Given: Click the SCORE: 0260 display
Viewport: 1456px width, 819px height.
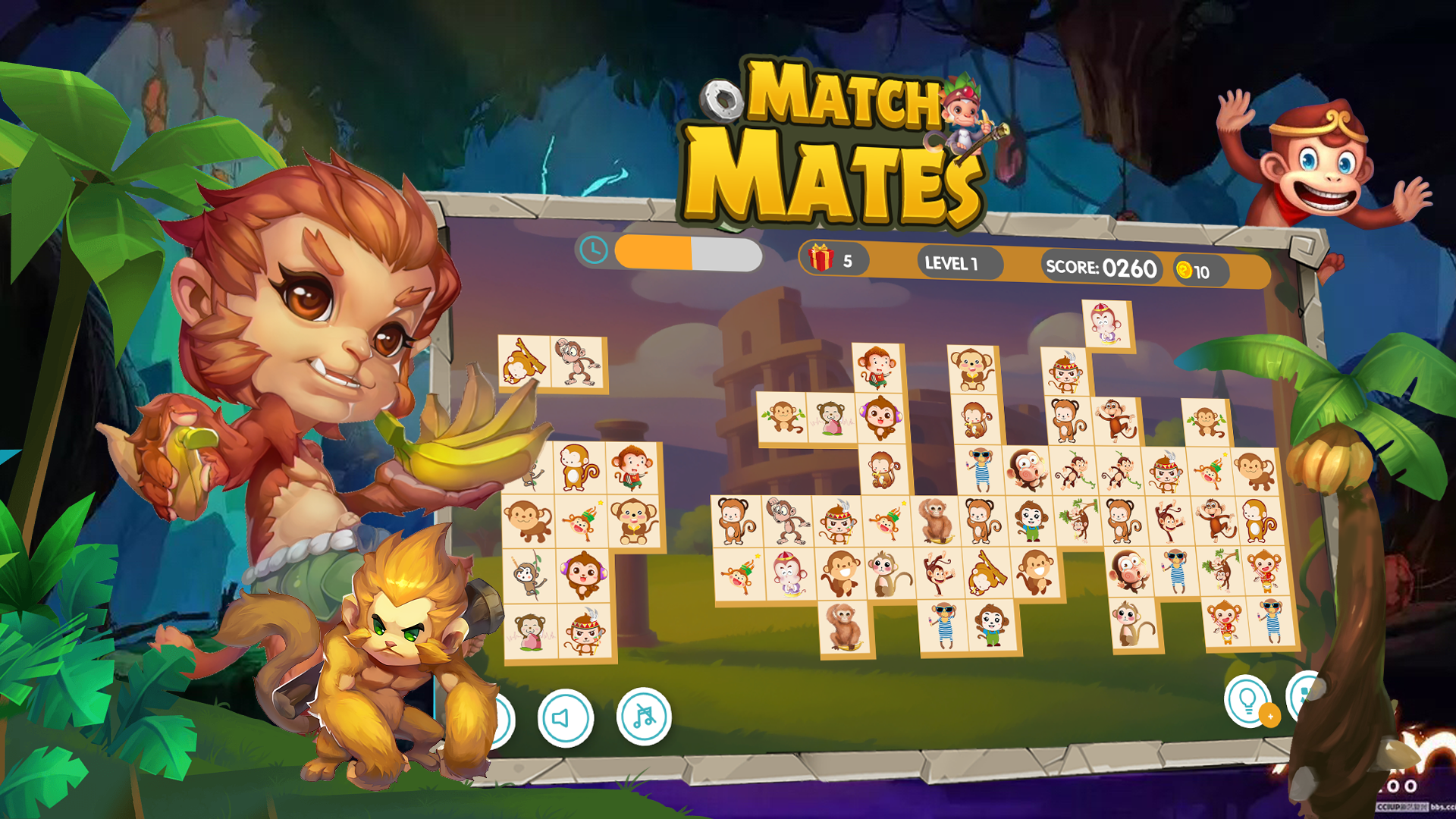Looking at the screenshot, I should pos(1100,267).
